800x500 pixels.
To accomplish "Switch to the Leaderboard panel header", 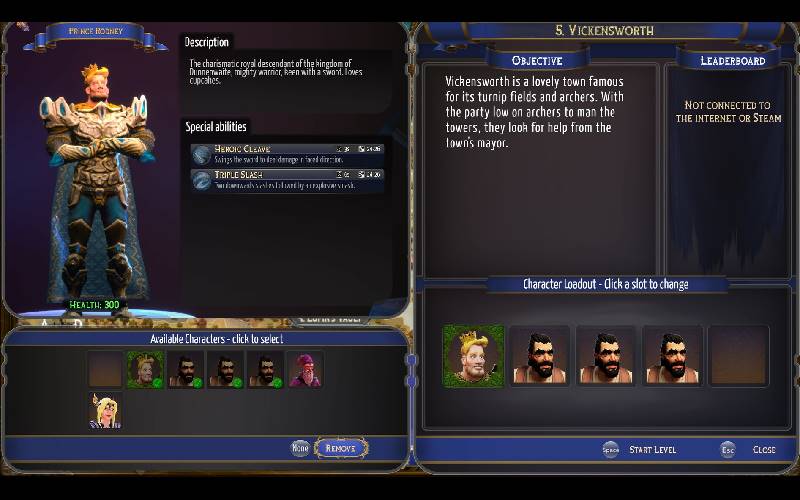I will (x=732, y=61).
